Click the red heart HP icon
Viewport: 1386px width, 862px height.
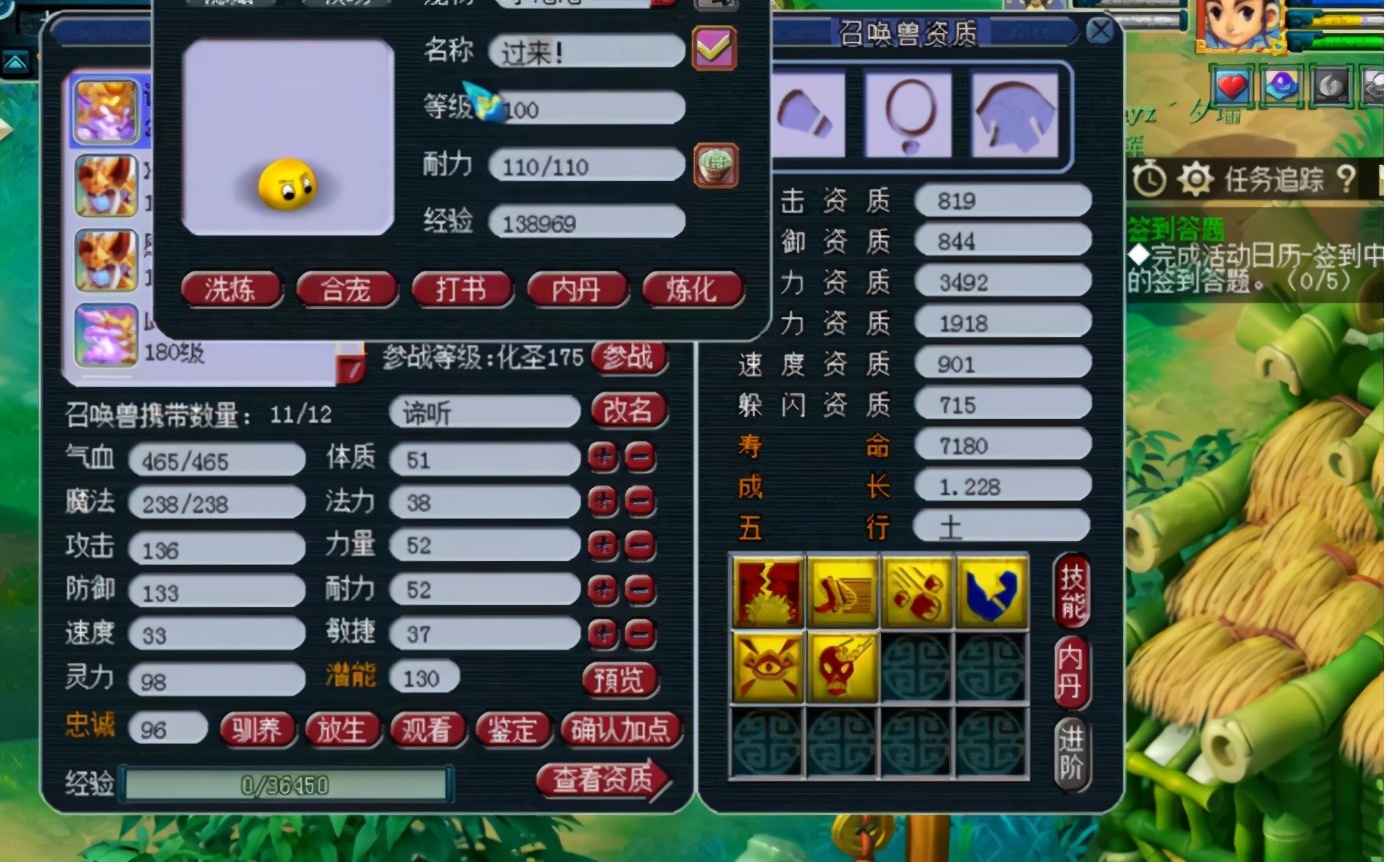(x=1231, y=86)
